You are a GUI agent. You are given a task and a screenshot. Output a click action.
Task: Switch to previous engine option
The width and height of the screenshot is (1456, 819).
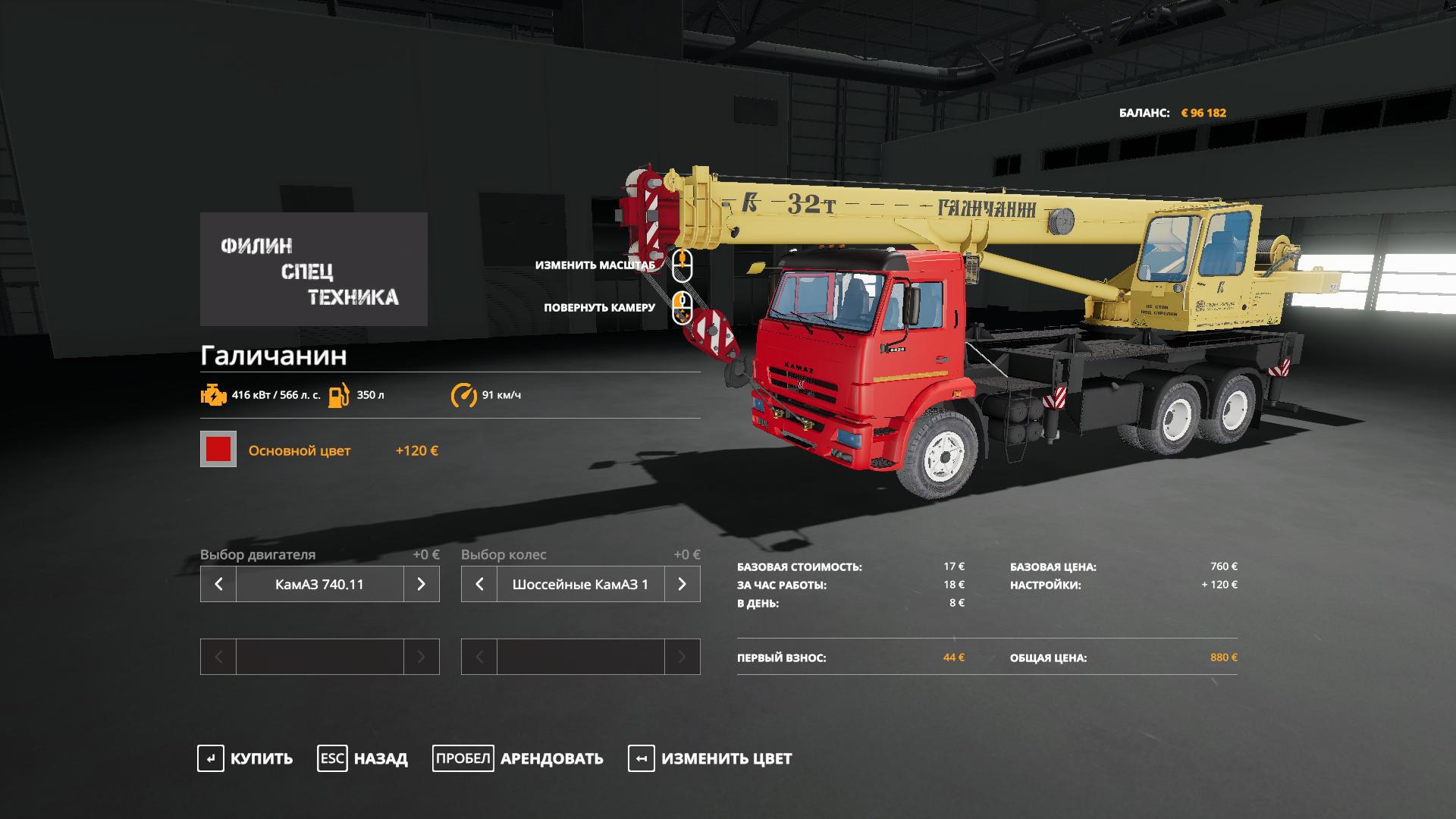[218, 584]
